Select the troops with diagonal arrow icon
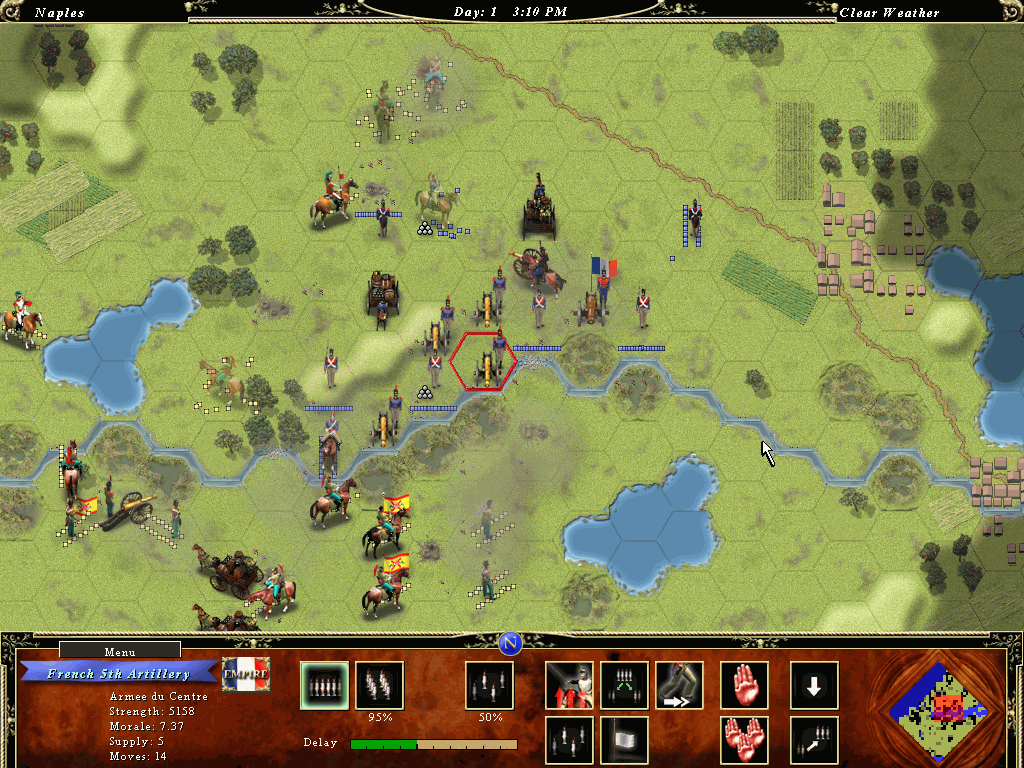This screenshot has height=768, width=1024. (x=814, y=740)
